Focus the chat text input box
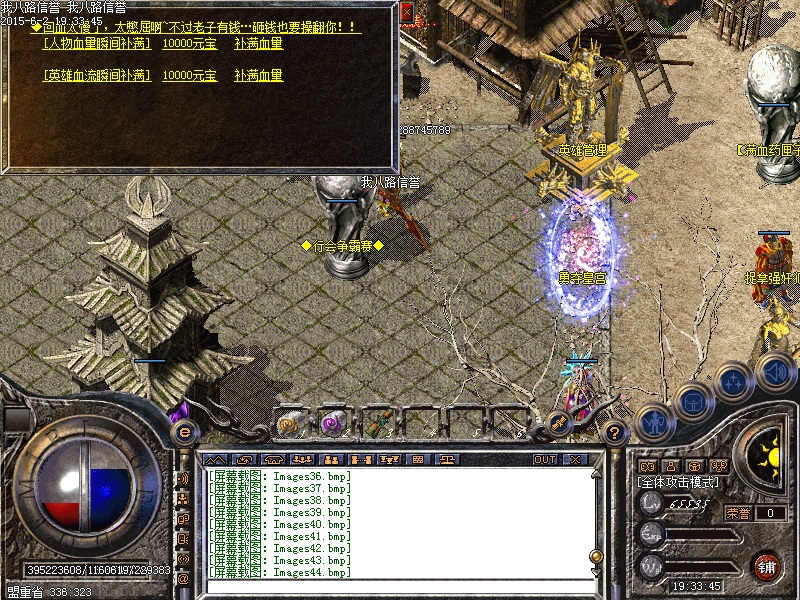Viewport: 800px width, 600px height. [x=400, y=588]
